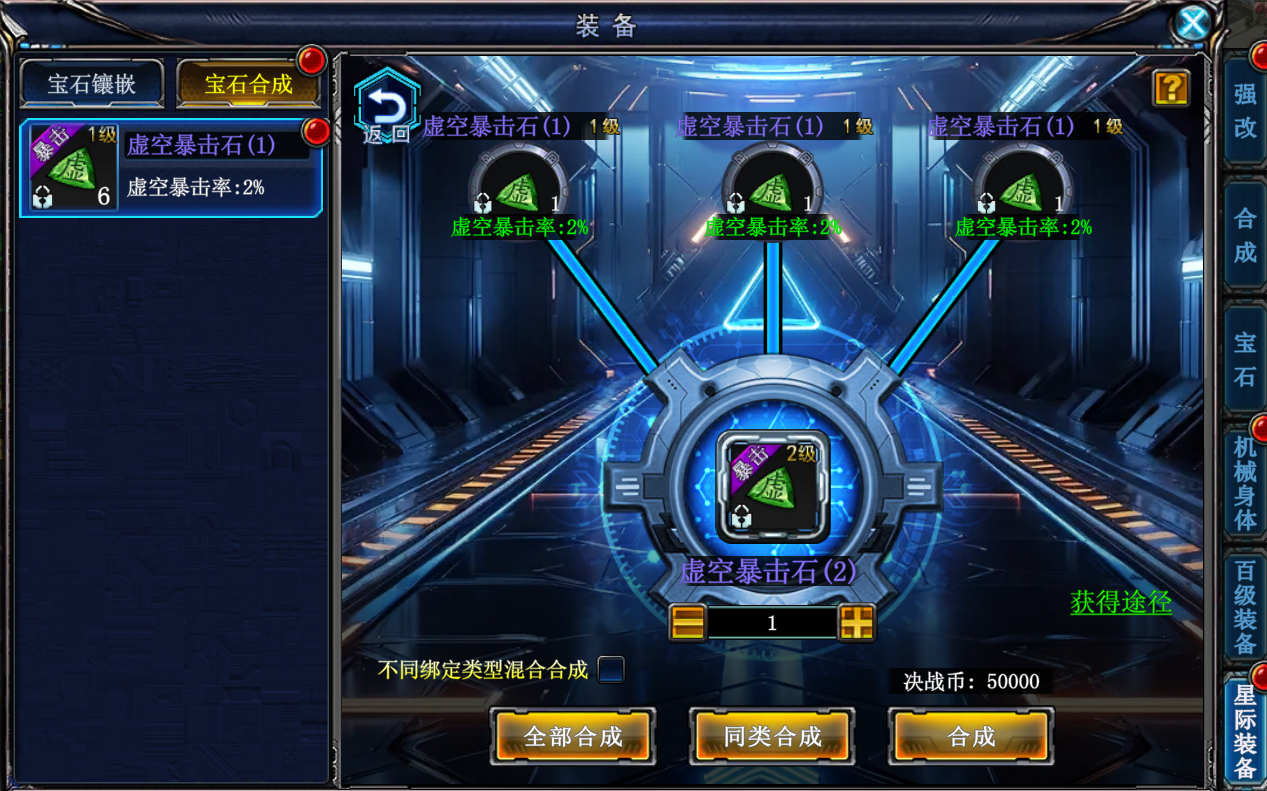
Task: Click the synthesis quantity number field
Action: (x=772, y=623)
